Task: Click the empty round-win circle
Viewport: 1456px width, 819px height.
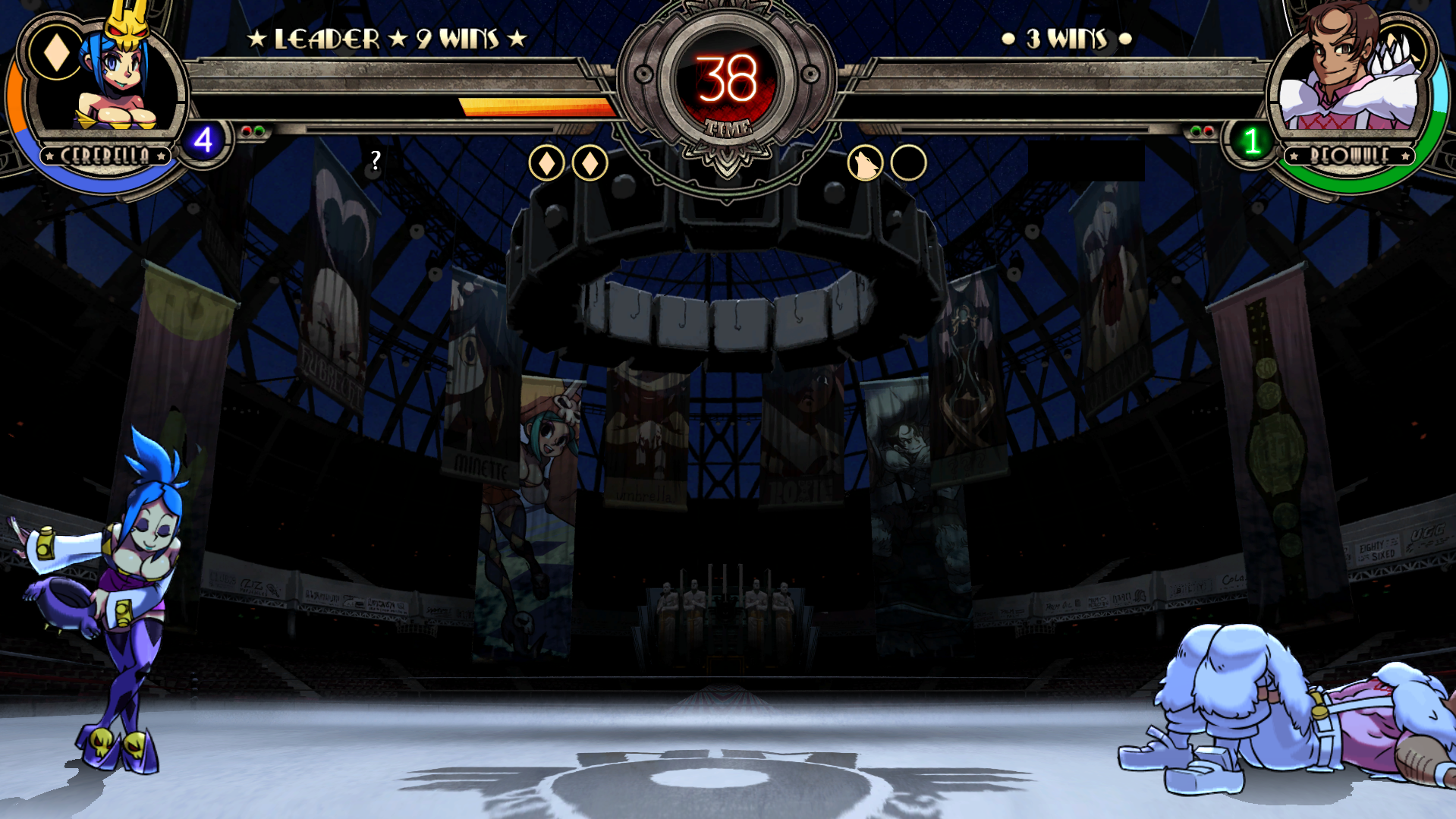Action: [x=908, y=163]
